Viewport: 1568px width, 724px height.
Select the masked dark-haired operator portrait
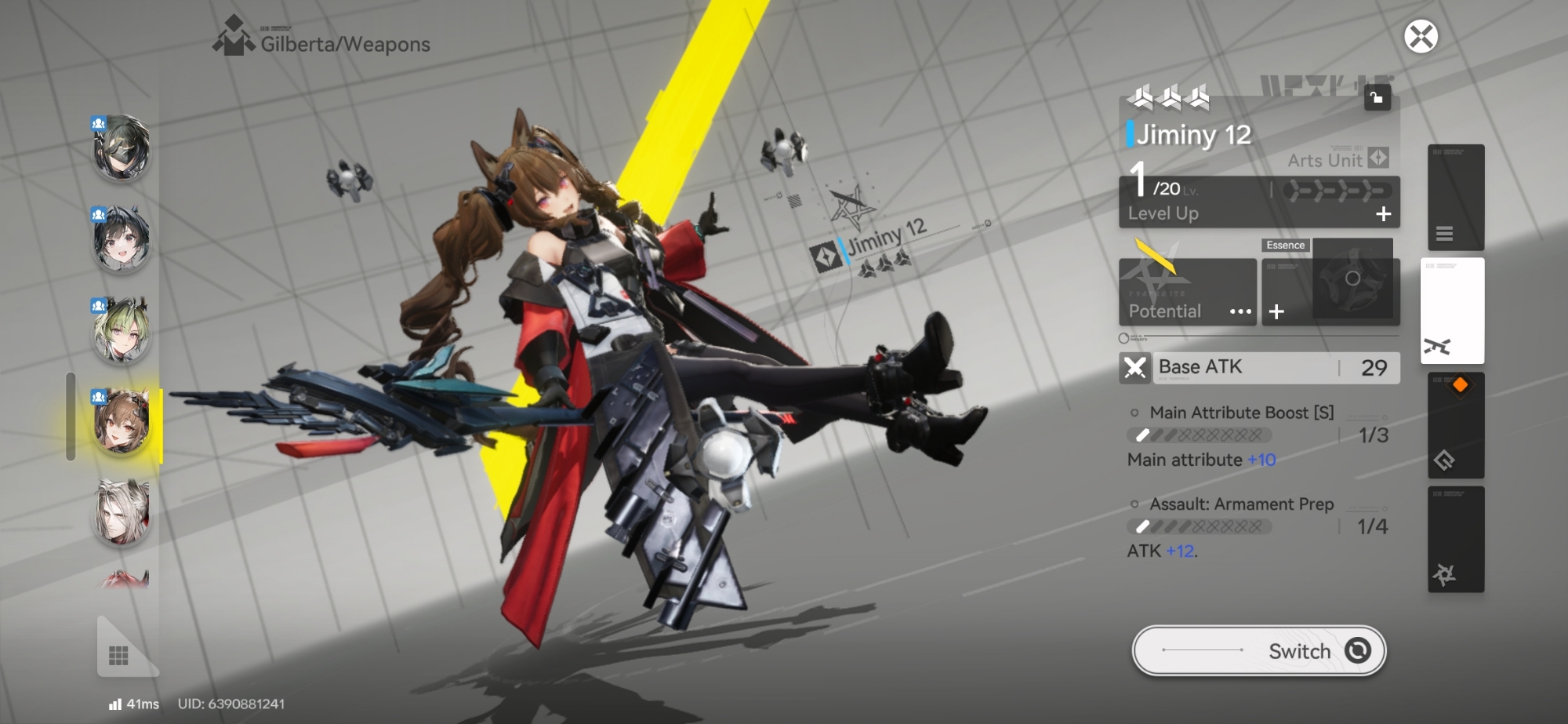pyautogui.click(x=122, y=147)
